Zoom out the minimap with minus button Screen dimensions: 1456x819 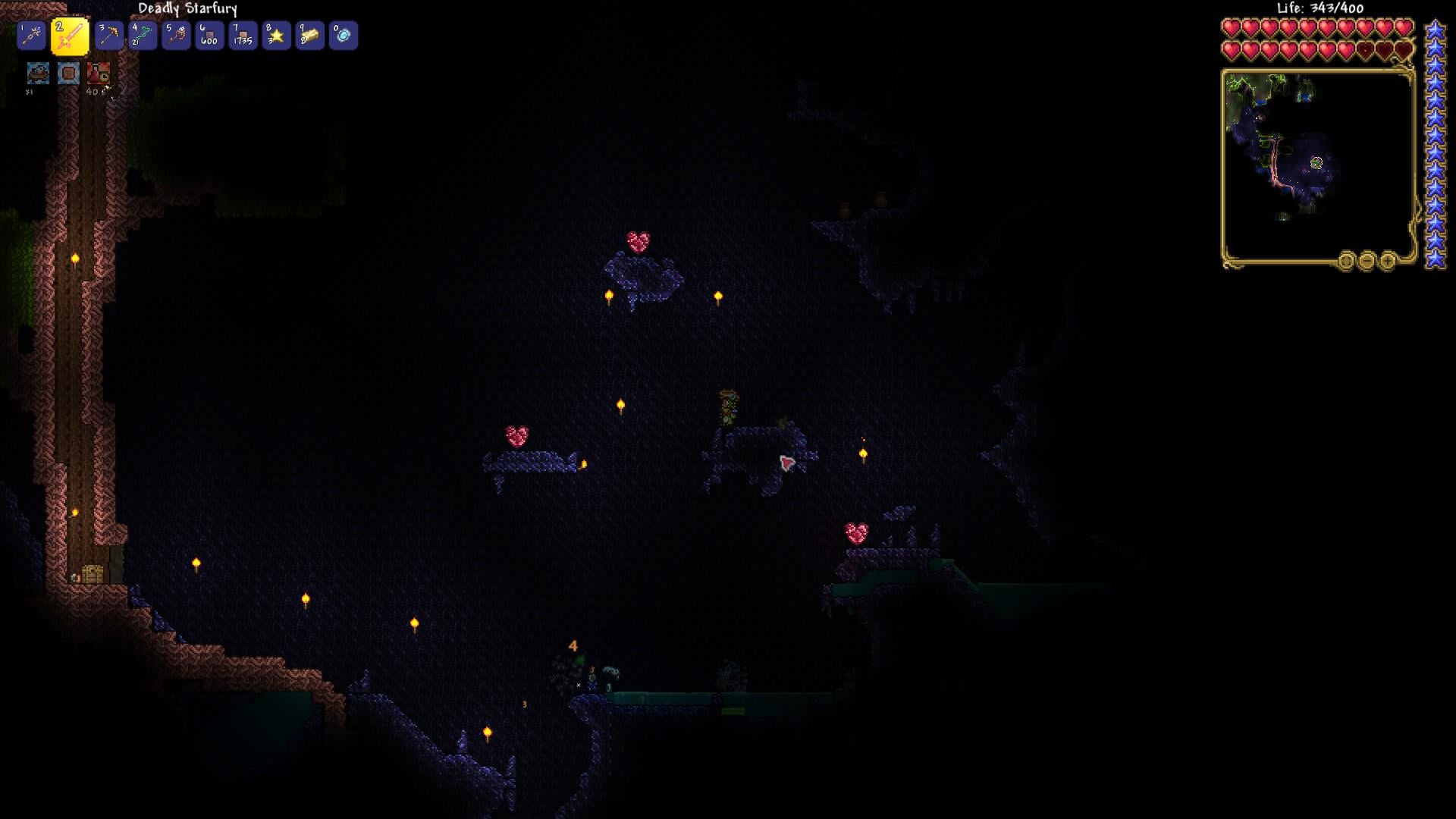[x=1367, y=262]
